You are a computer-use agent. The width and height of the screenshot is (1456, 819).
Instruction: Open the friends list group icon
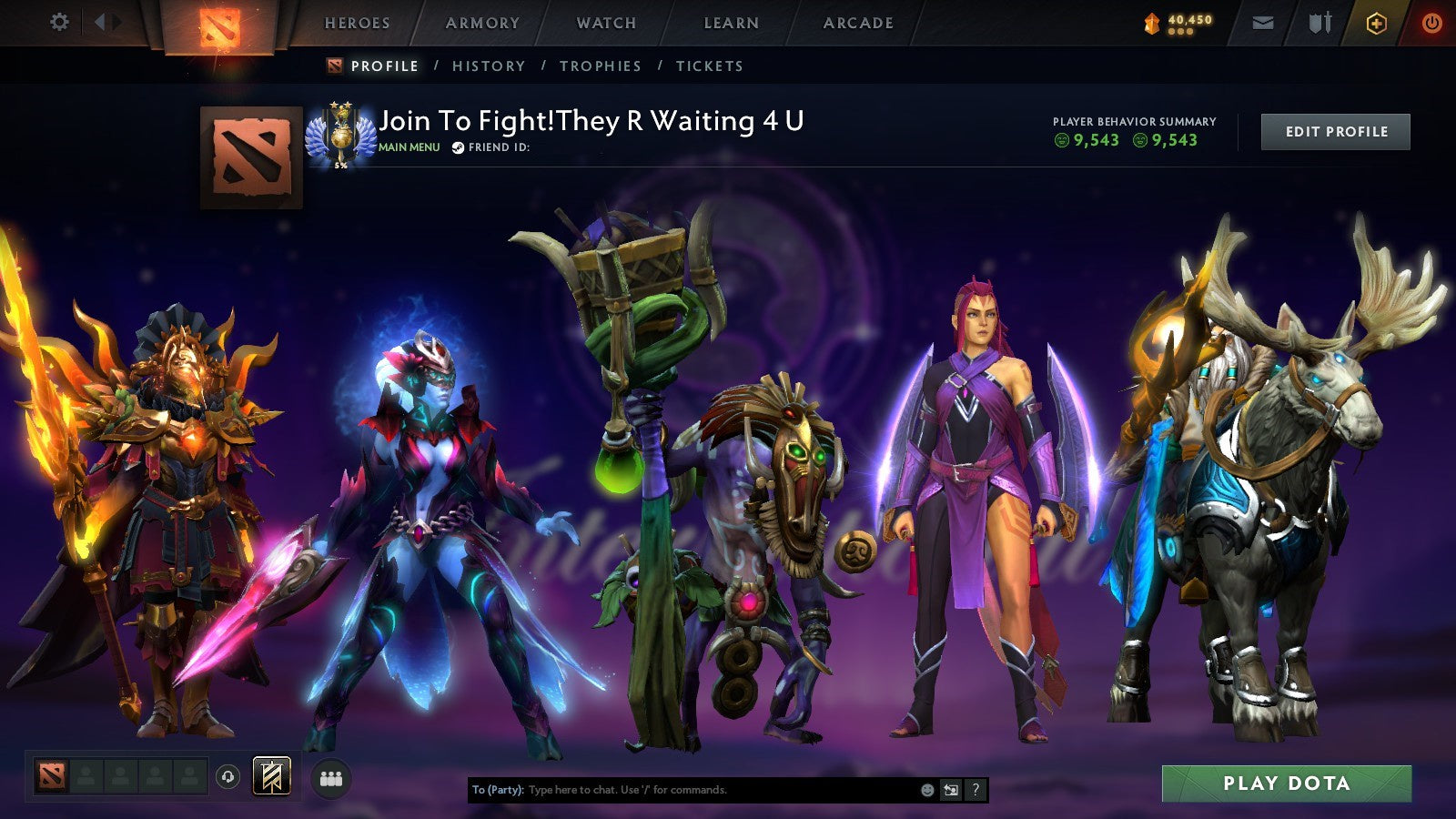point(331,774)
